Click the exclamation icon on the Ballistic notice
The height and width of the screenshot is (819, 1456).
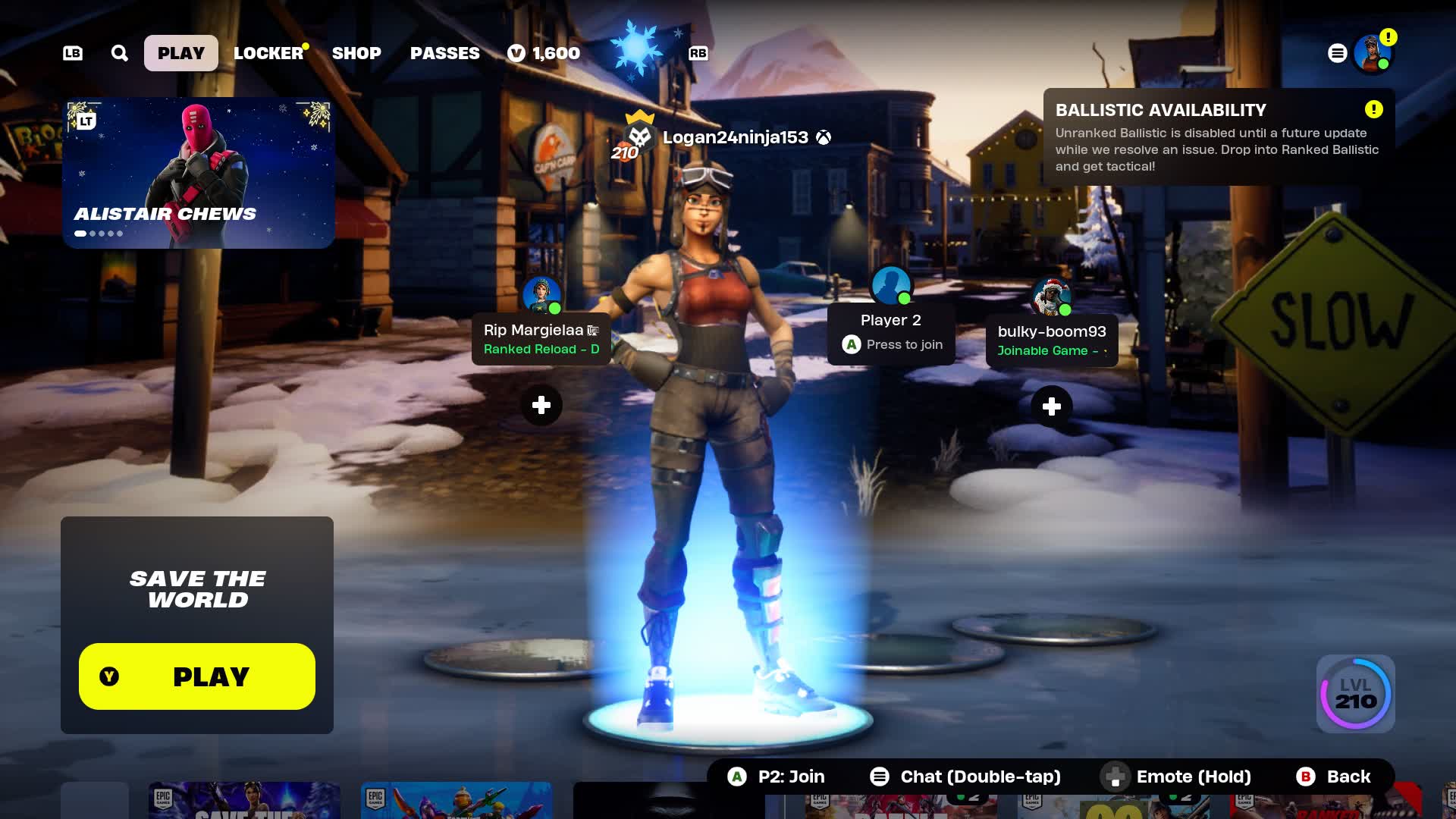[x=1373, y=109]
